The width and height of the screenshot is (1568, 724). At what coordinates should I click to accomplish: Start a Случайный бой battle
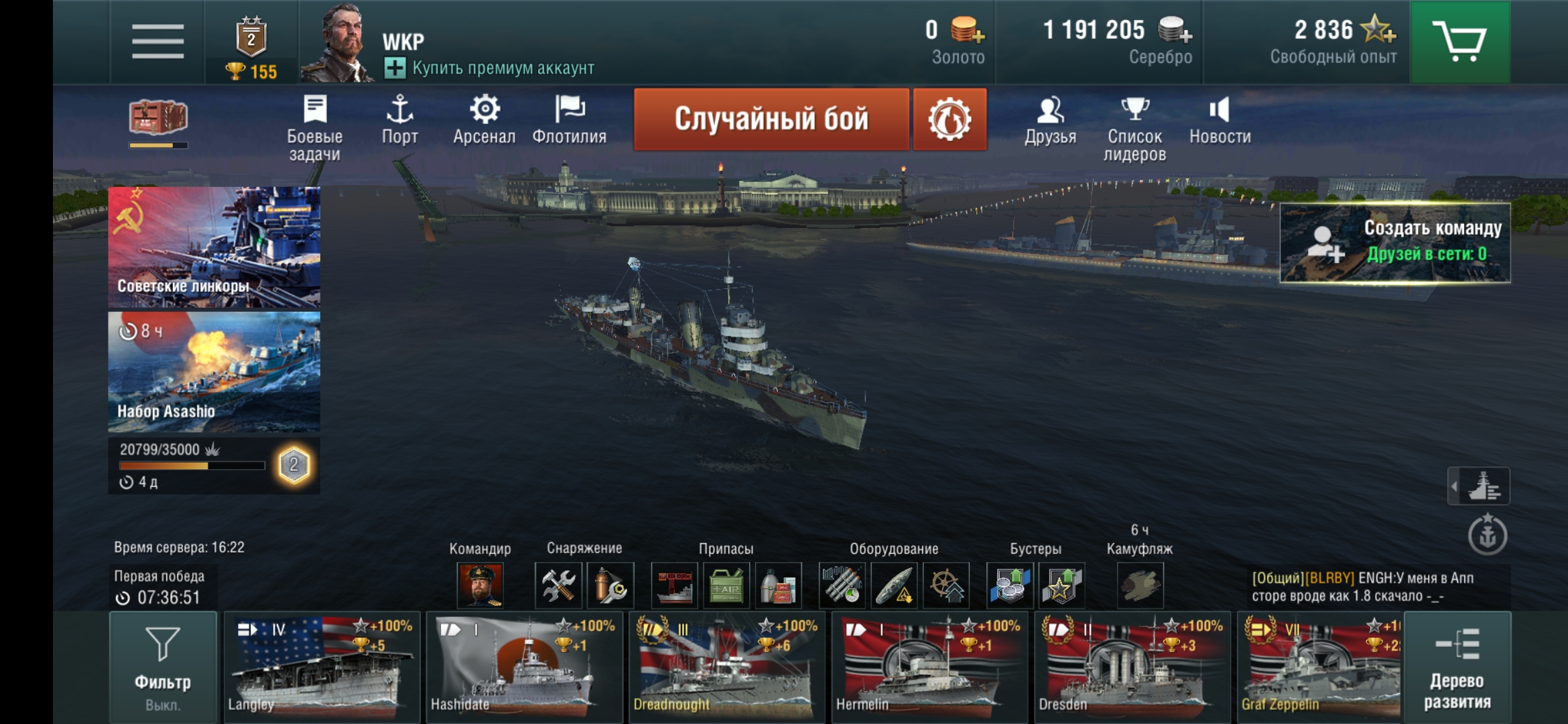pos(771,119)
